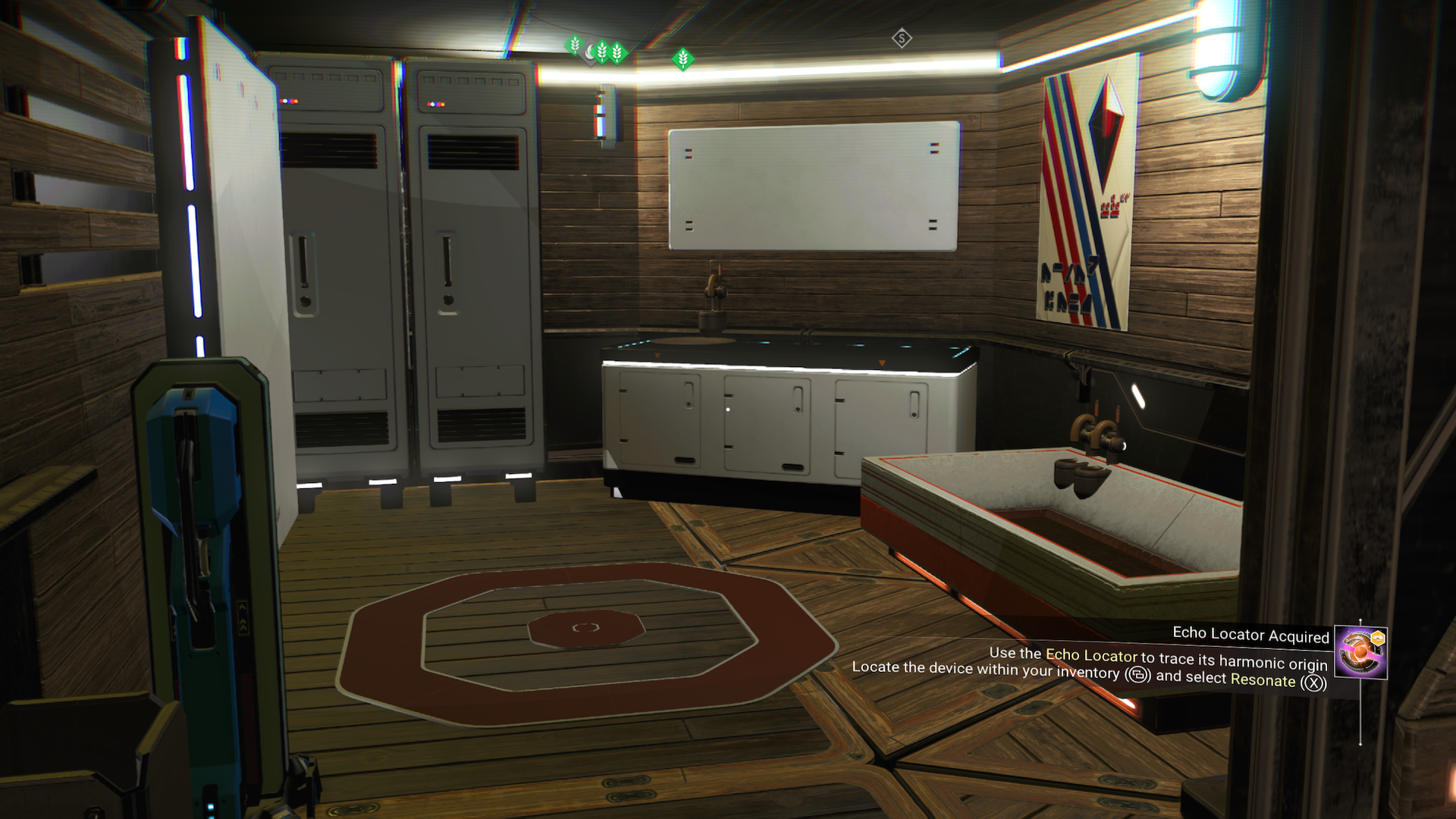Screen dimensions: 1456x819
Task: Click the rightmost crop icon in the cluster
Action: (617, 54)
